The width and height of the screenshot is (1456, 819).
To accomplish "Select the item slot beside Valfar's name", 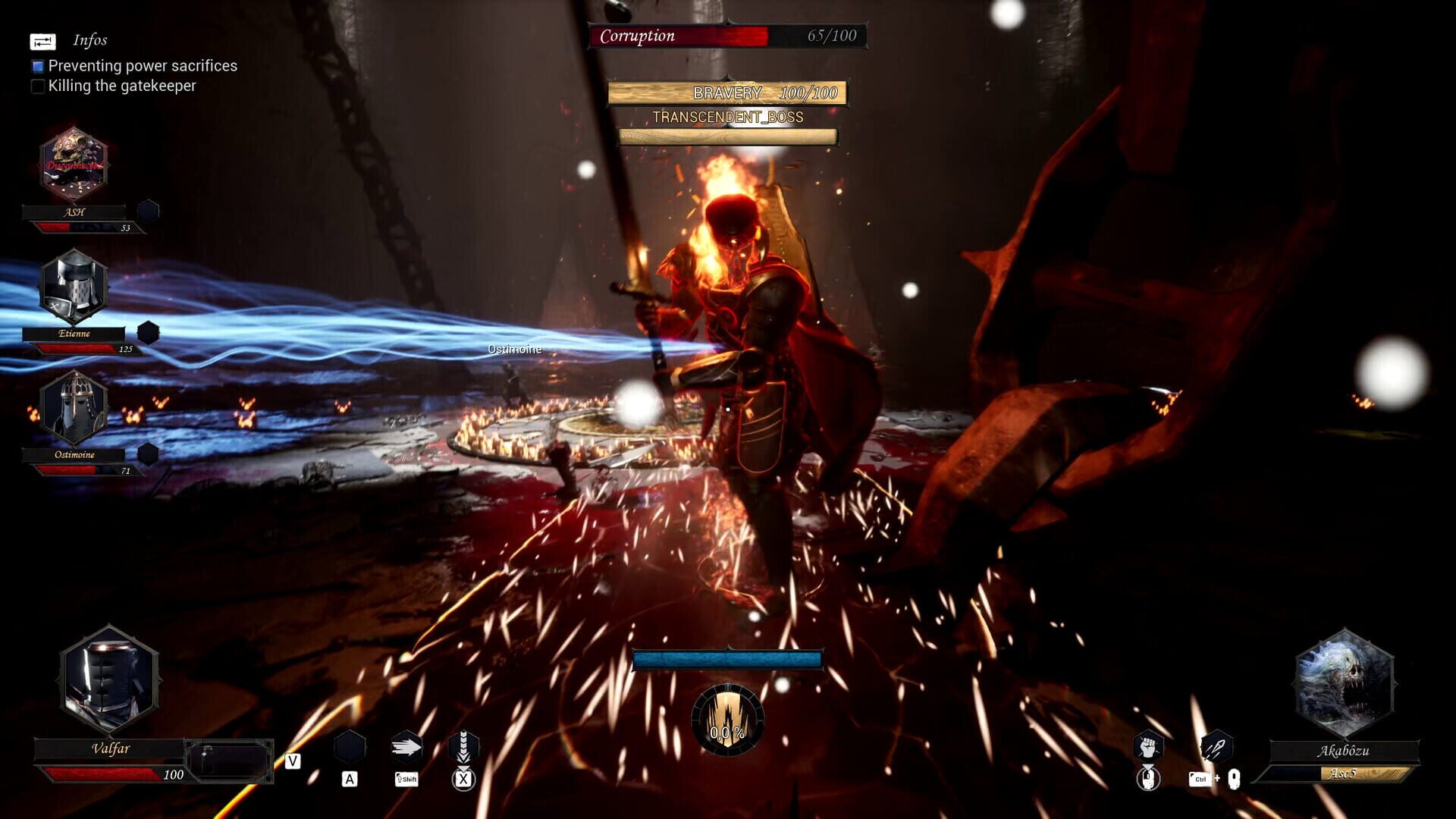I will 229,760.
